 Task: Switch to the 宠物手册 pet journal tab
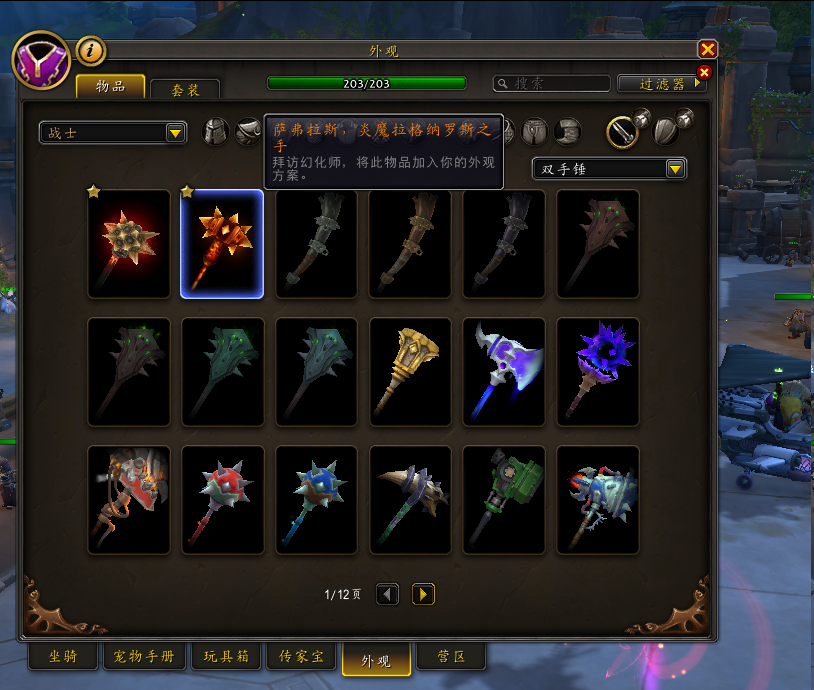click(144, 657)
